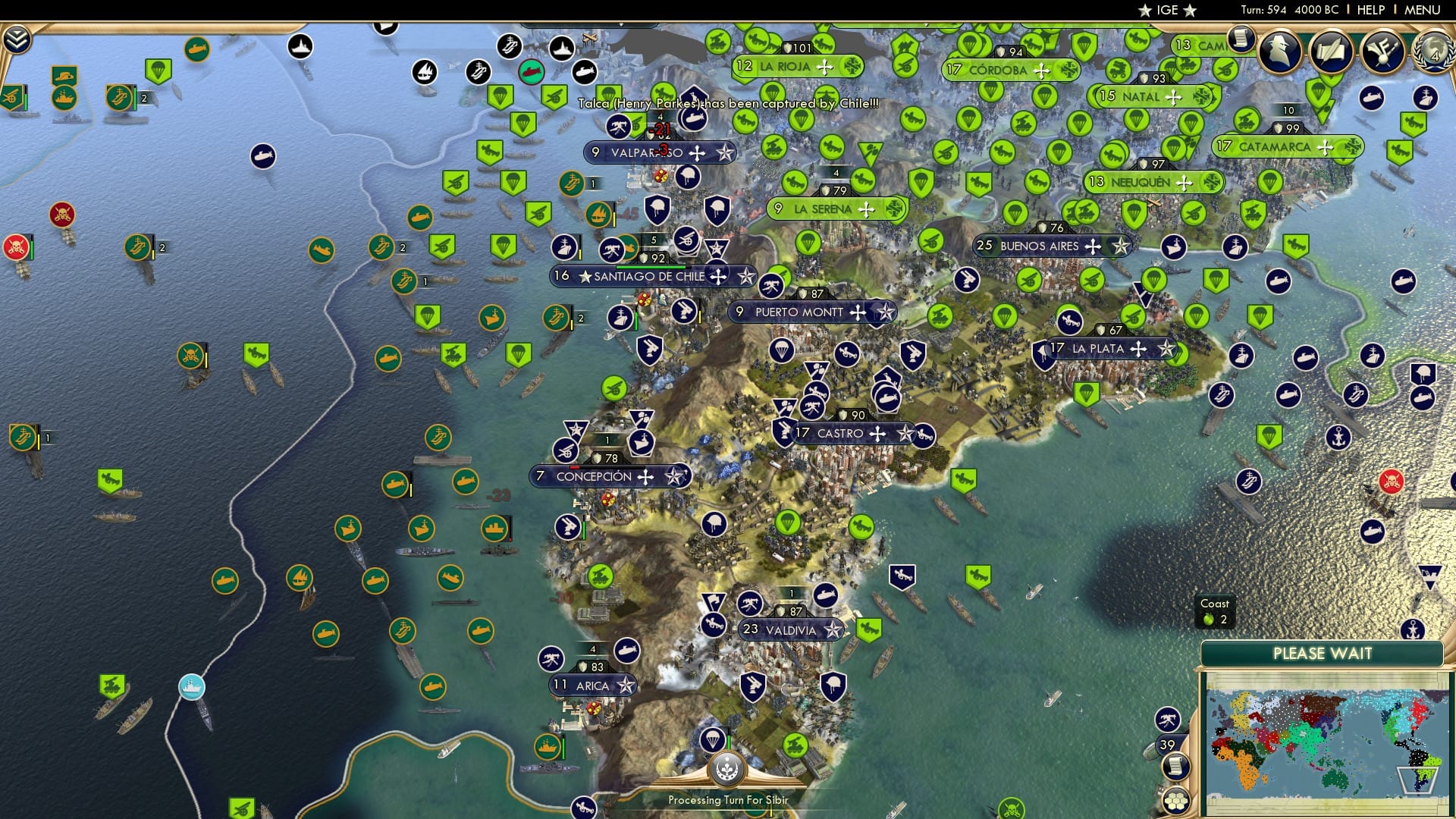Click the HELP link in the top bar
1456x819 pixels.
[1370, 10]
